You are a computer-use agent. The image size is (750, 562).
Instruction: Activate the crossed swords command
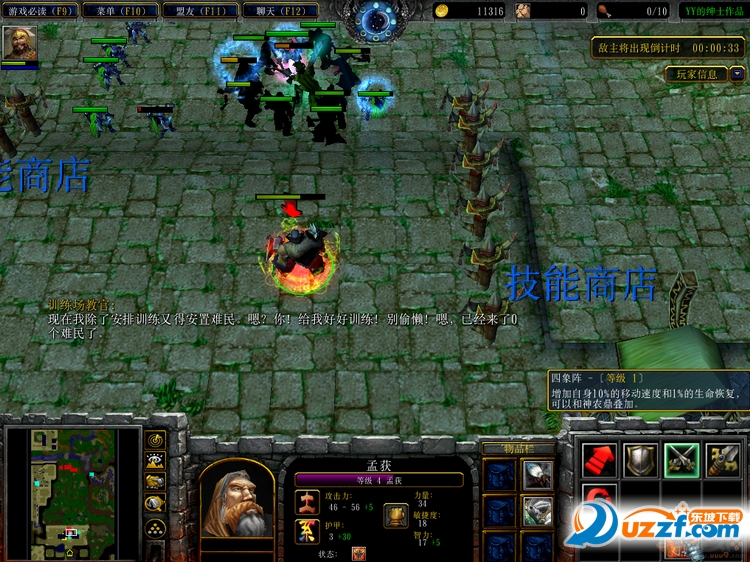click(x=682, y=460)
